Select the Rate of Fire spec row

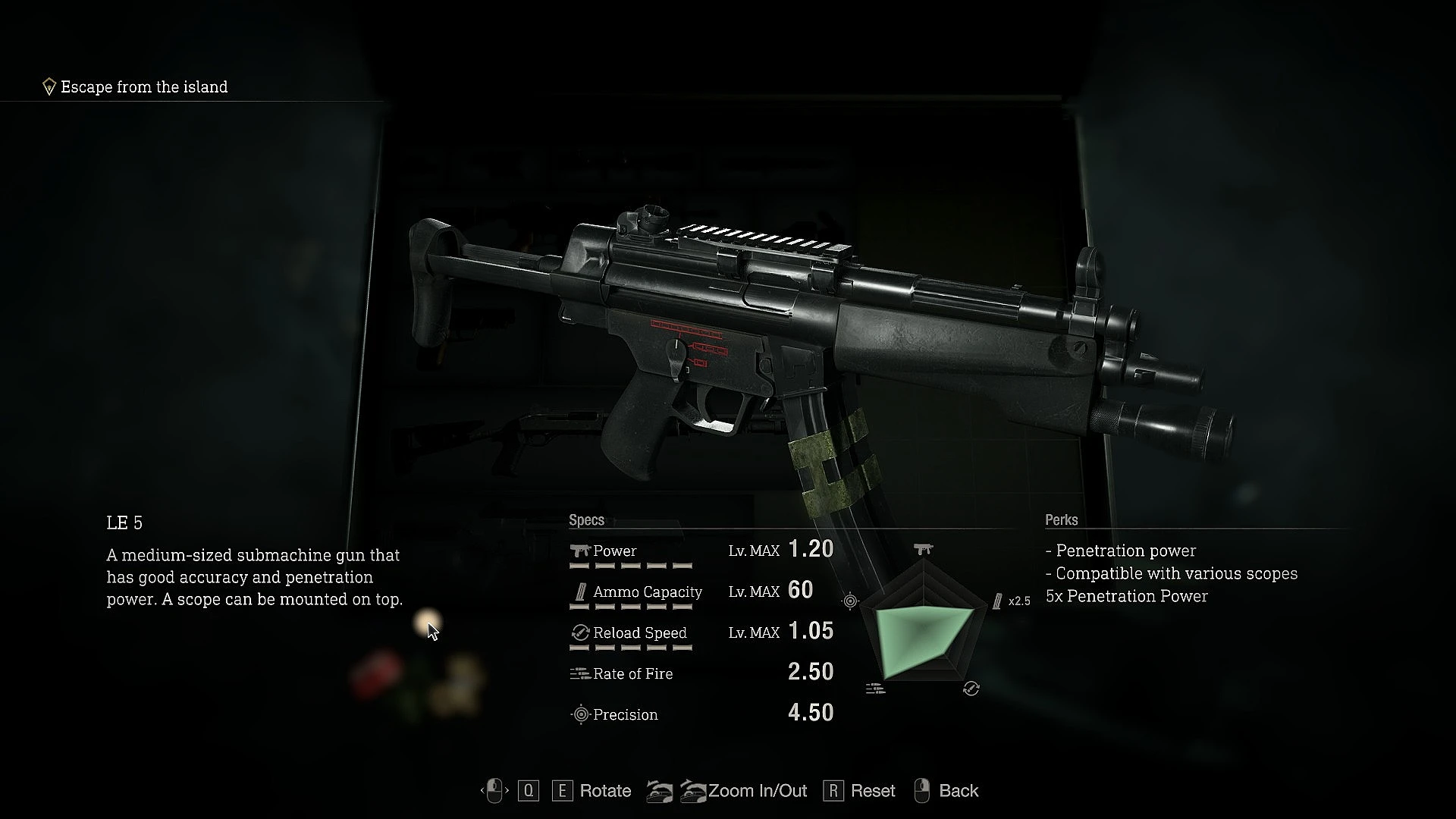[x=701, y=673]
